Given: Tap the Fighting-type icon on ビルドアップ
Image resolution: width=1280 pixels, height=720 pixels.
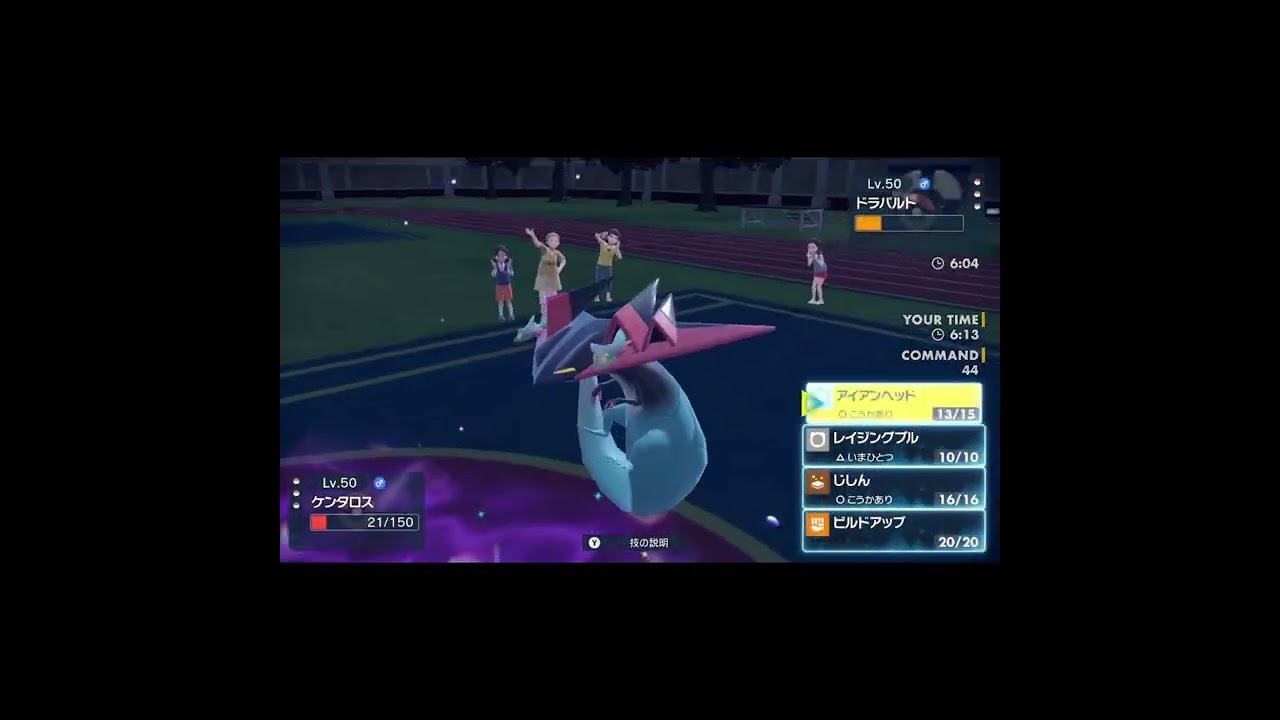Looking at the screenshot, I should pos(817,525).
